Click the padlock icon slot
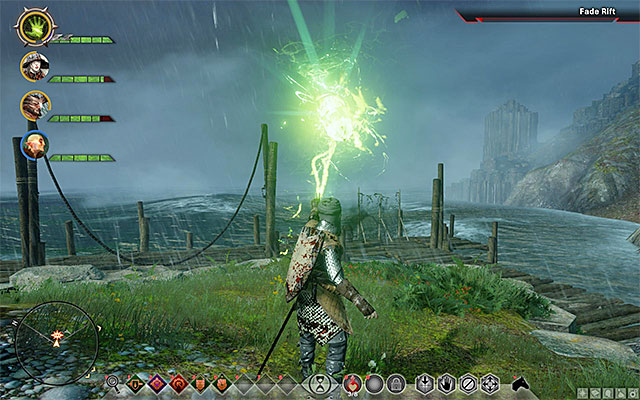The height and width of the screenshot is (400, 640). [x=395, y=382]
